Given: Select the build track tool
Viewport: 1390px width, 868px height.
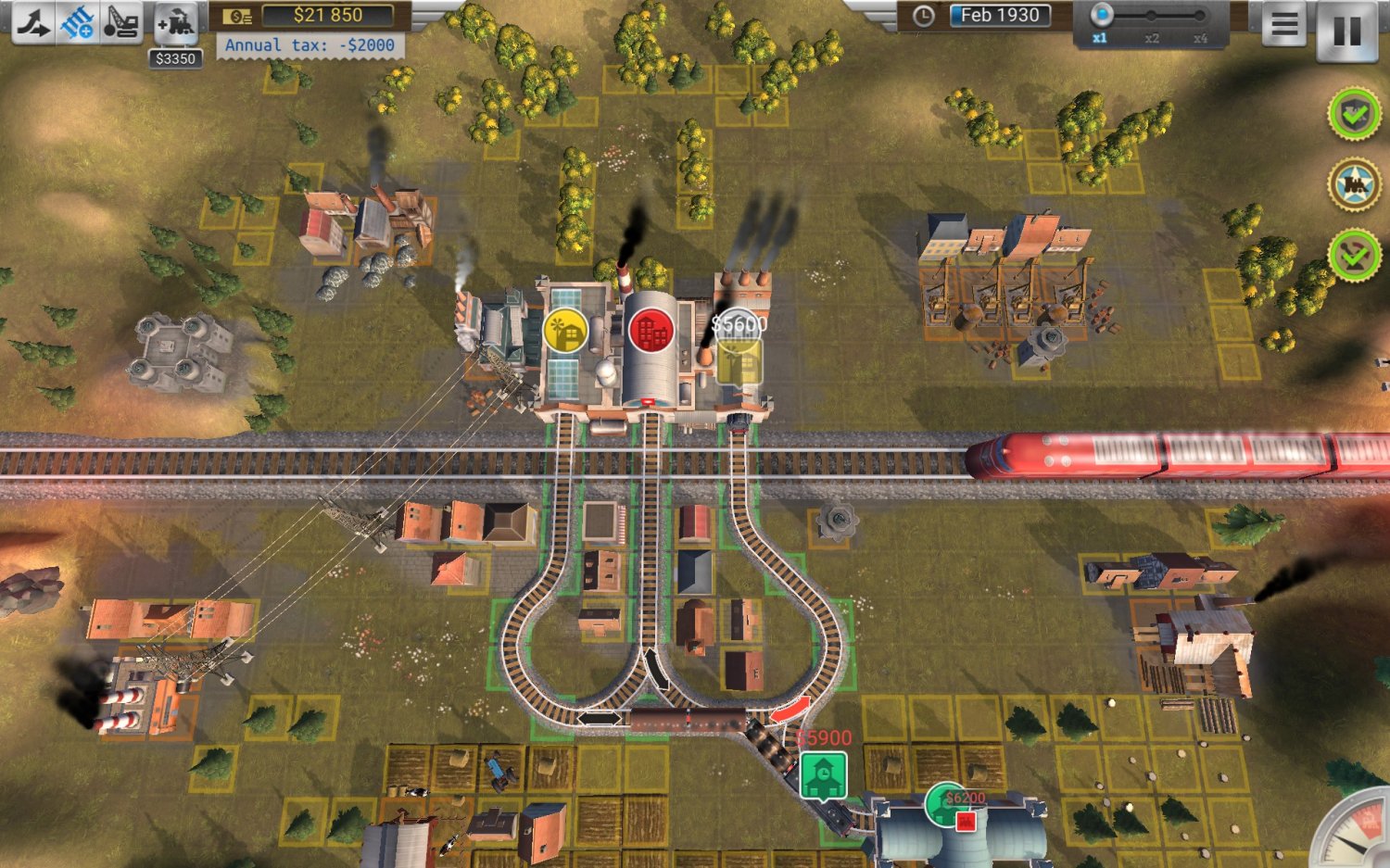Looking at the screenshot, I should point(78,21).
